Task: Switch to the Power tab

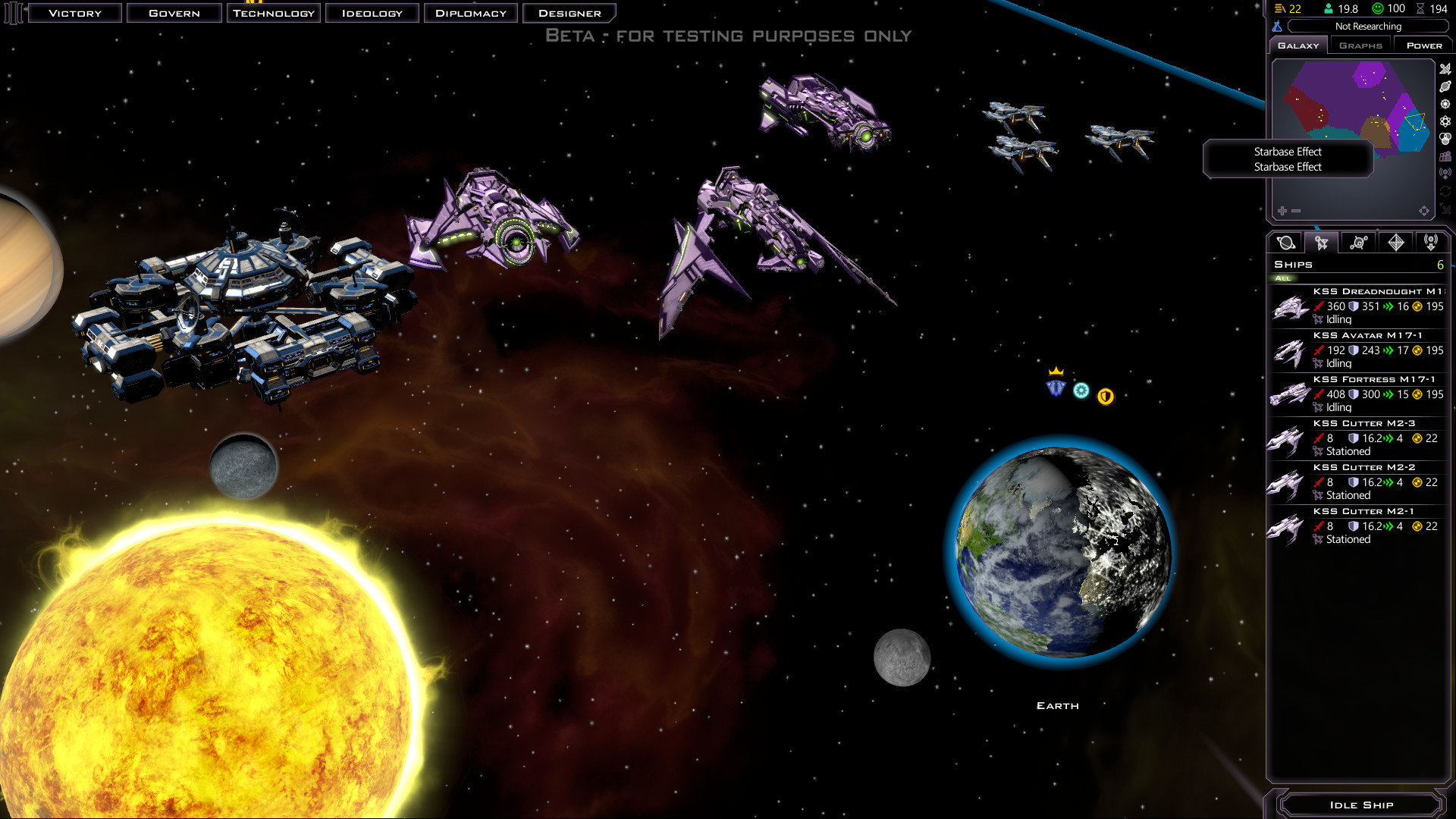Action: (x=1423, y=45)
